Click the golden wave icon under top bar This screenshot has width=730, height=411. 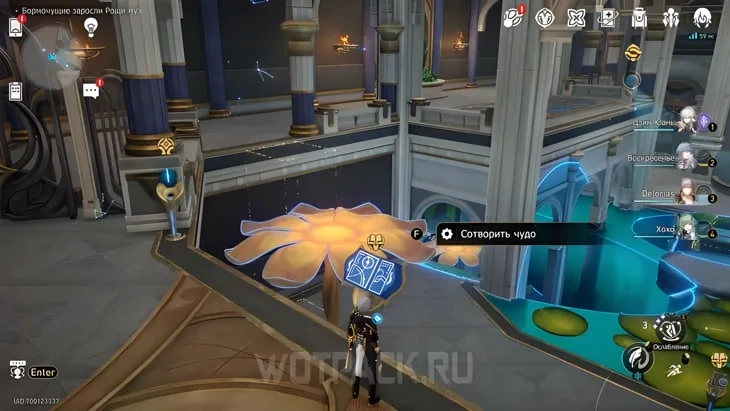pyautogui.click(x=632, y=52)
